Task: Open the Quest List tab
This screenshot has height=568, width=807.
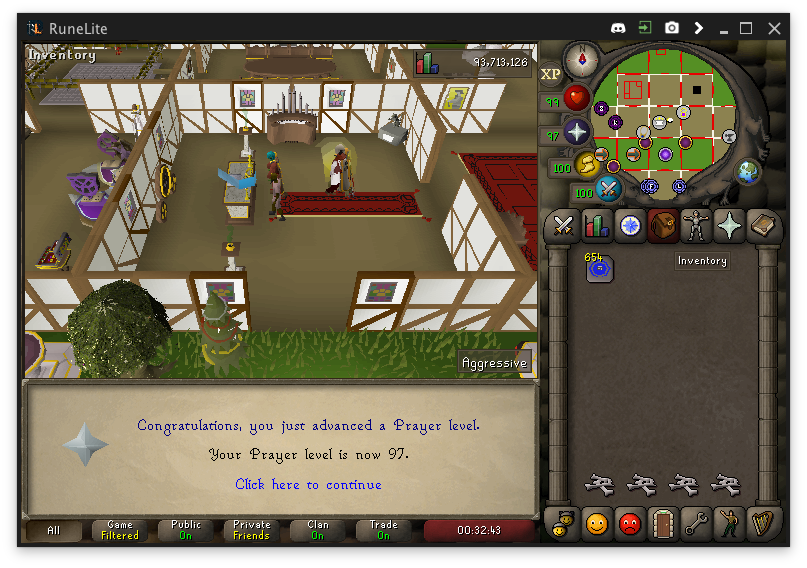Action: (x=630, y=226)
